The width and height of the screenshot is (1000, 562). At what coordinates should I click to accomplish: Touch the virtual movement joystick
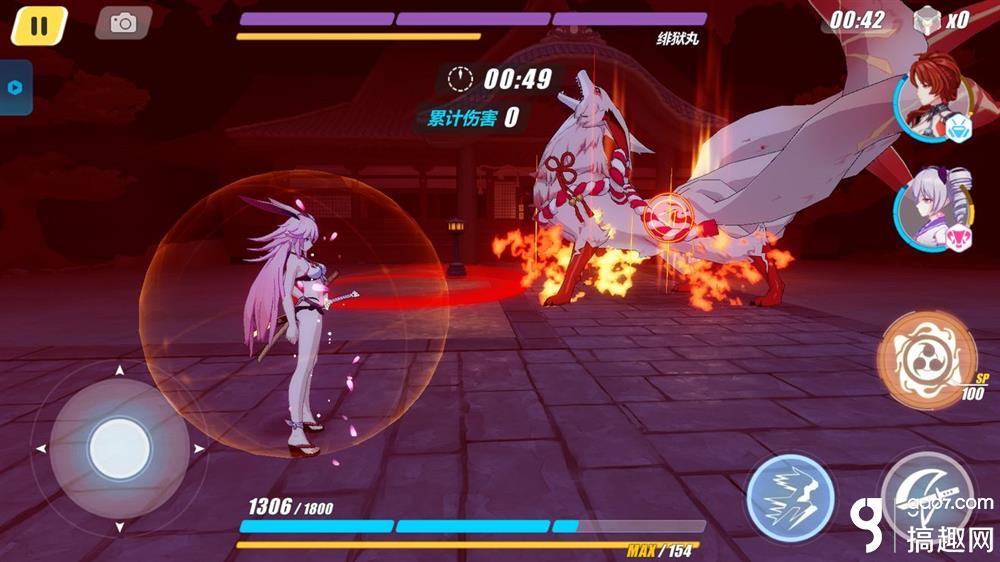point(118,449)
